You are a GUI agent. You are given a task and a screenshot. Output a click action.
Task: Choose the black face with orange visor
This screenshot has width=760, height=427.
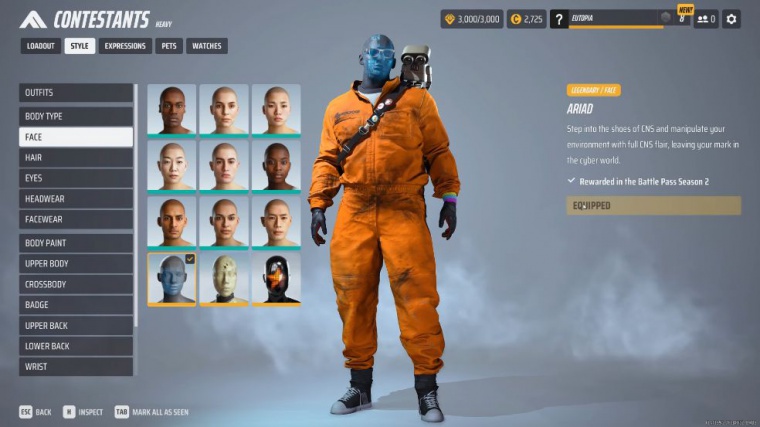click(x=276, y=278)
